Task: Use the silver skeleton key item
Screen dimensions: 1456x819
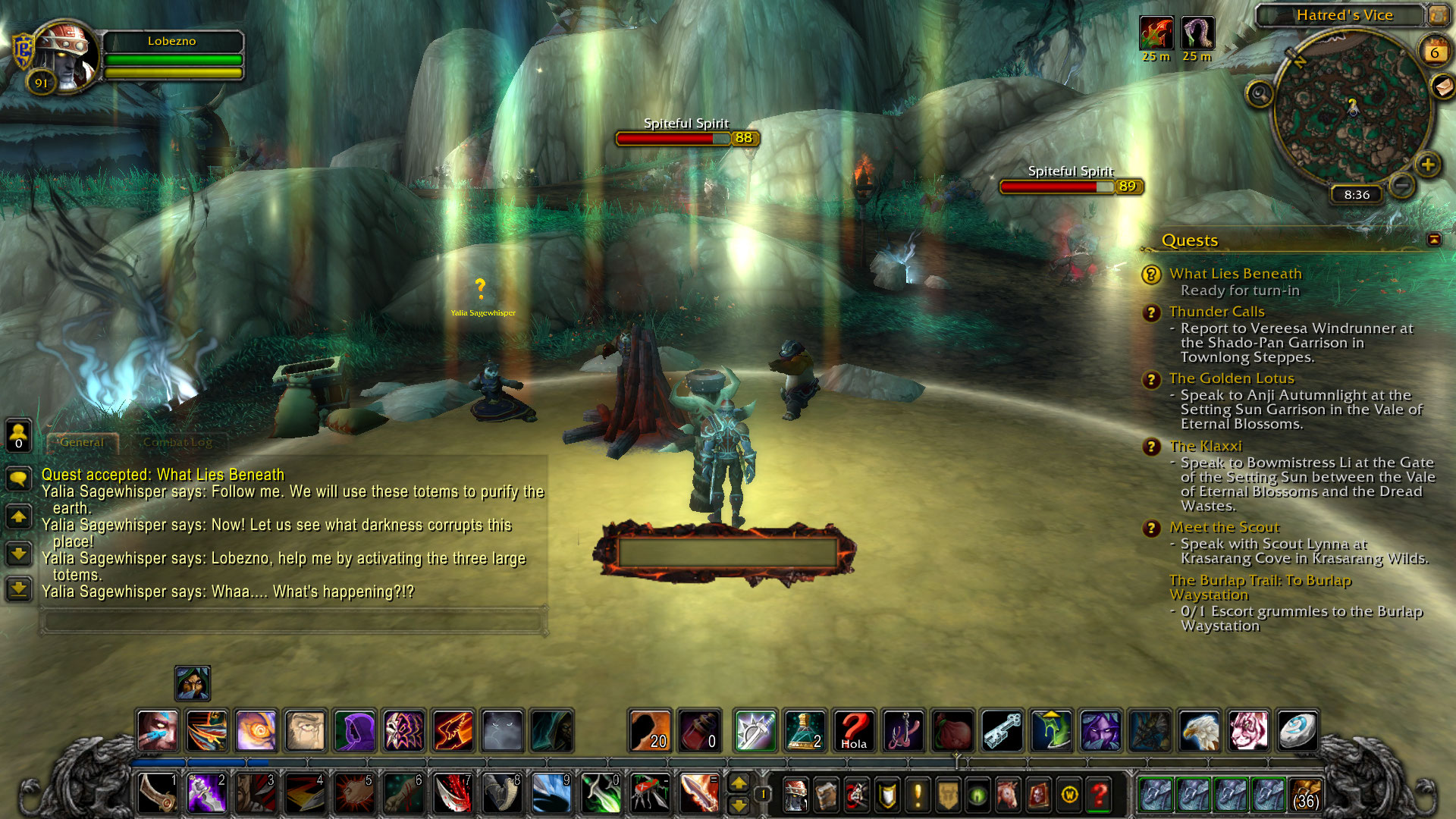Action: point(1003,731)
